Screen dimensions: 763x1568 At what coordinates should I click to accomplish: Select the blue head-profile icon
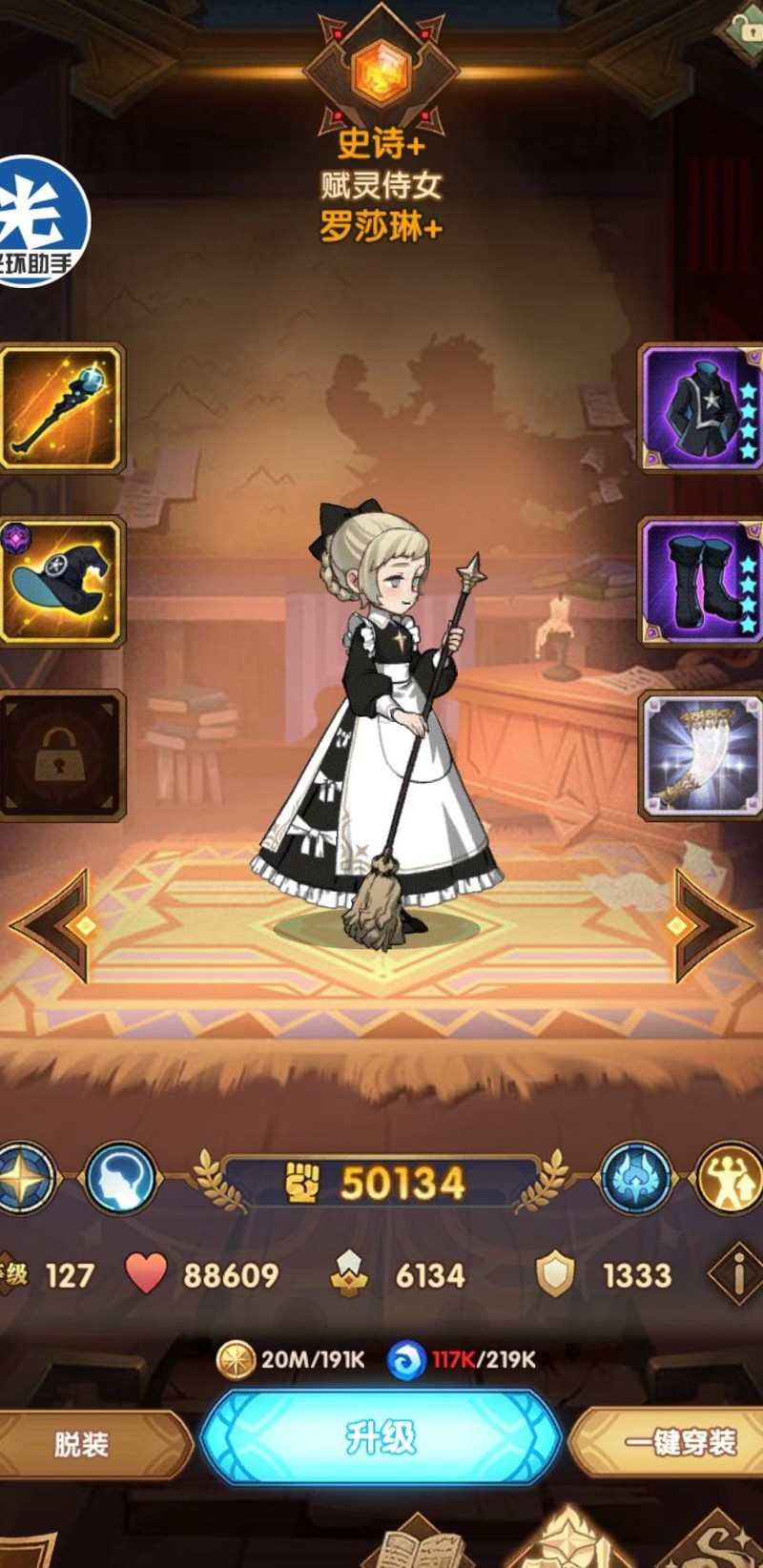click(121, 1179)
